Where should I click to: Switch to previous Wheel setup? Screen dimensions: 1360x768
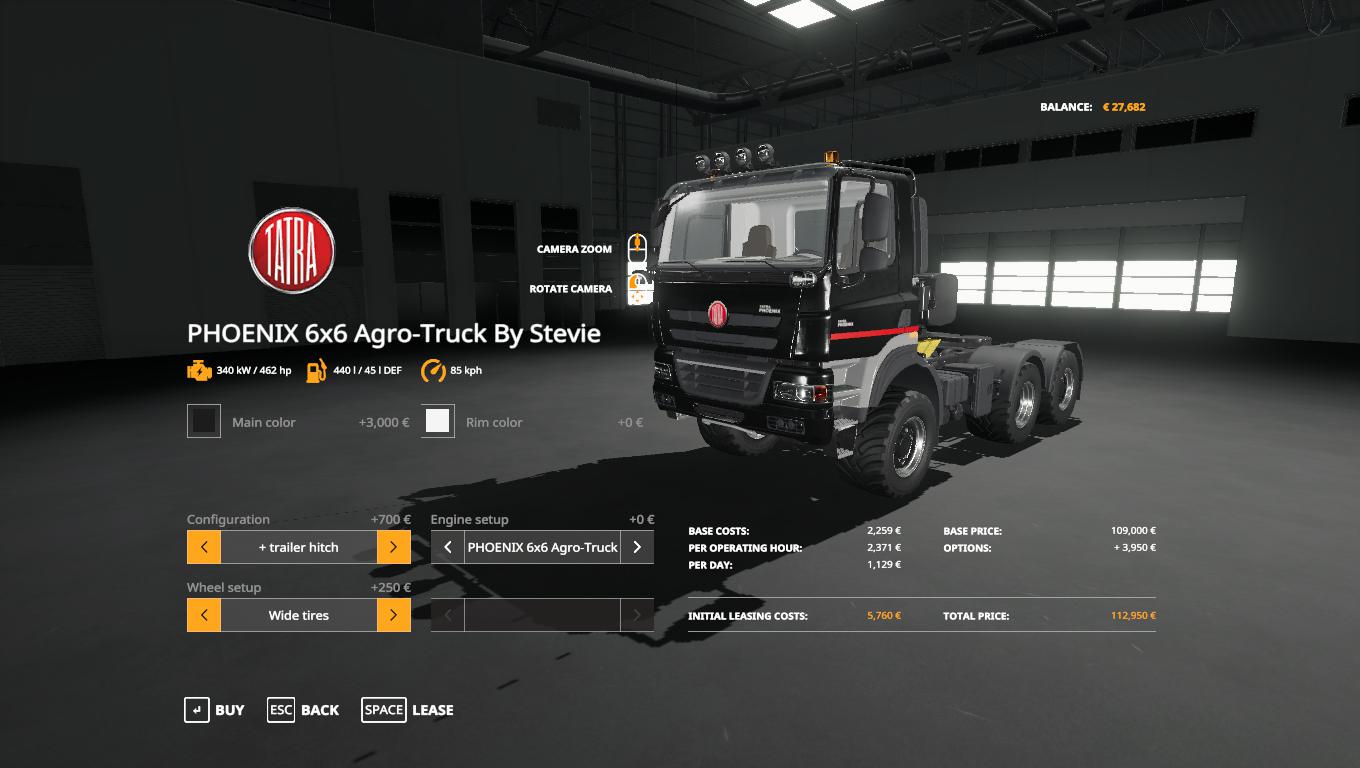point(204,615)
